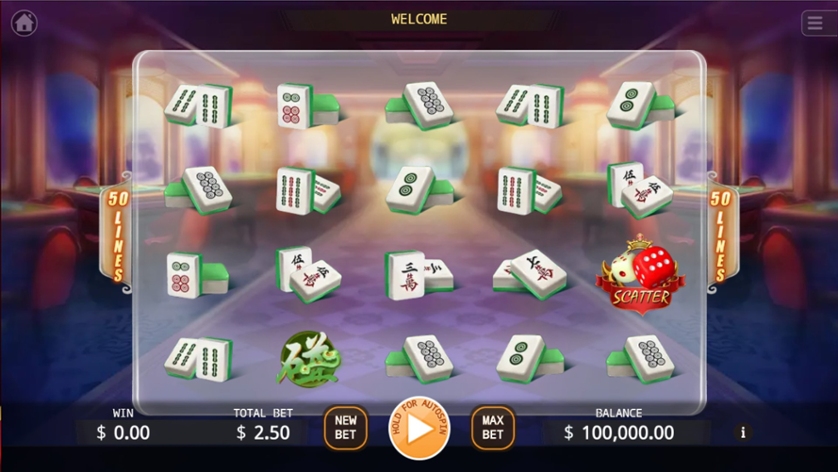
Task: Show the game info page
Action: tap(742, 433)
